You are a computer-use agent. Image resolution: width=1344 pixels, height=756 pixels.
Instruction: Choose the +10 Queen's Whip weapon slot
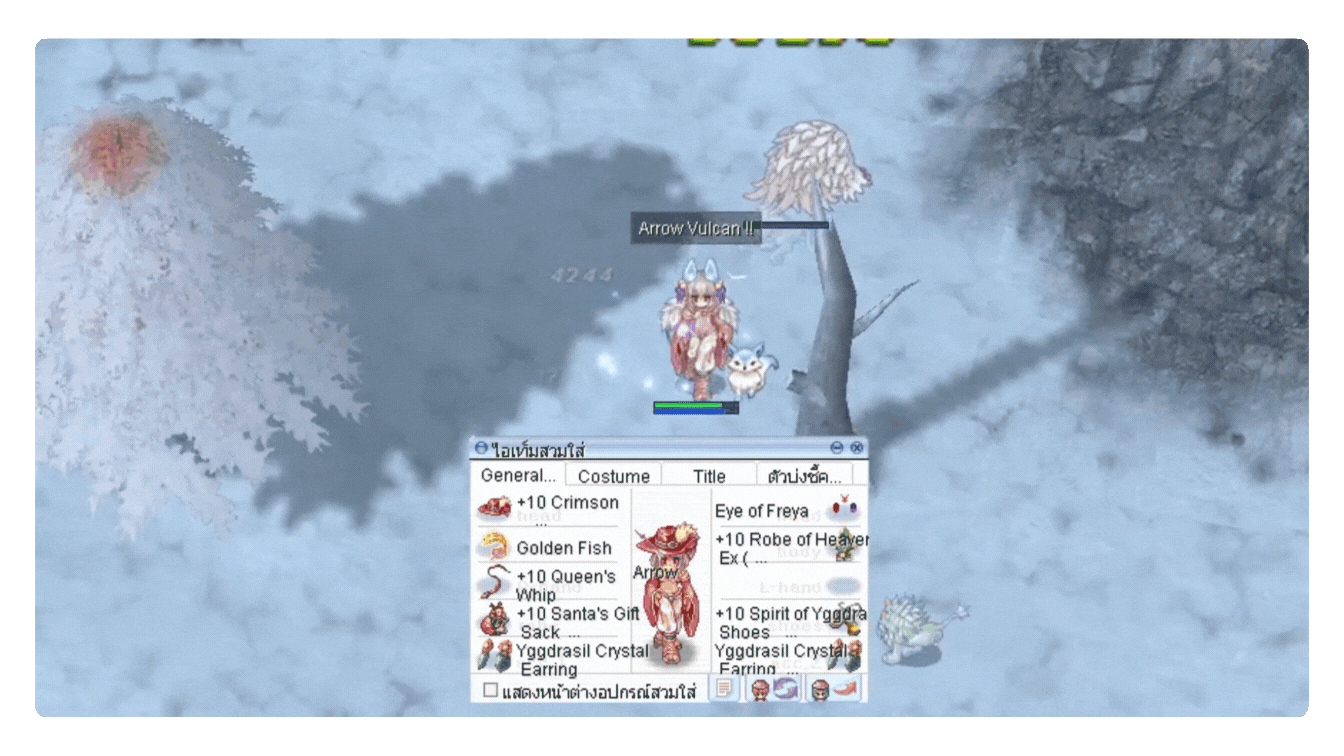click(548, 584)
